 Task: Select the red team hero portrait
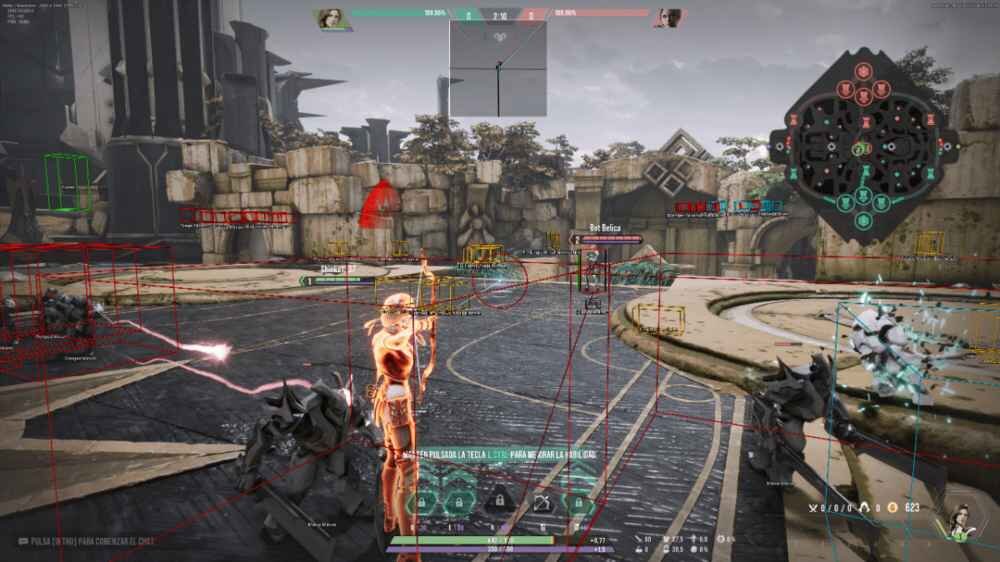click(x=667, y=19)
